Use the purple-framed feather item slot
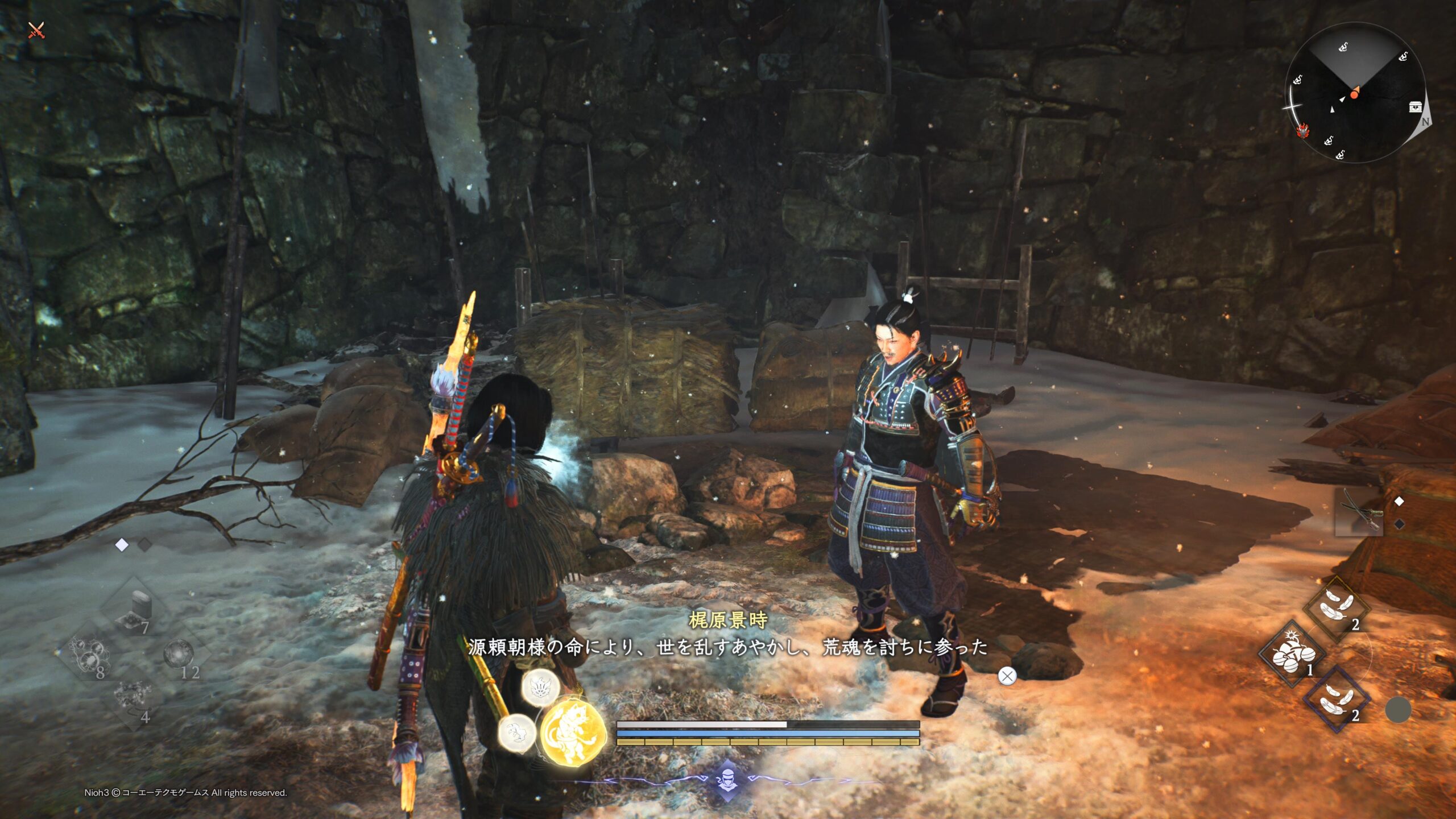The image size is (1456, 819). point(1337,698)
